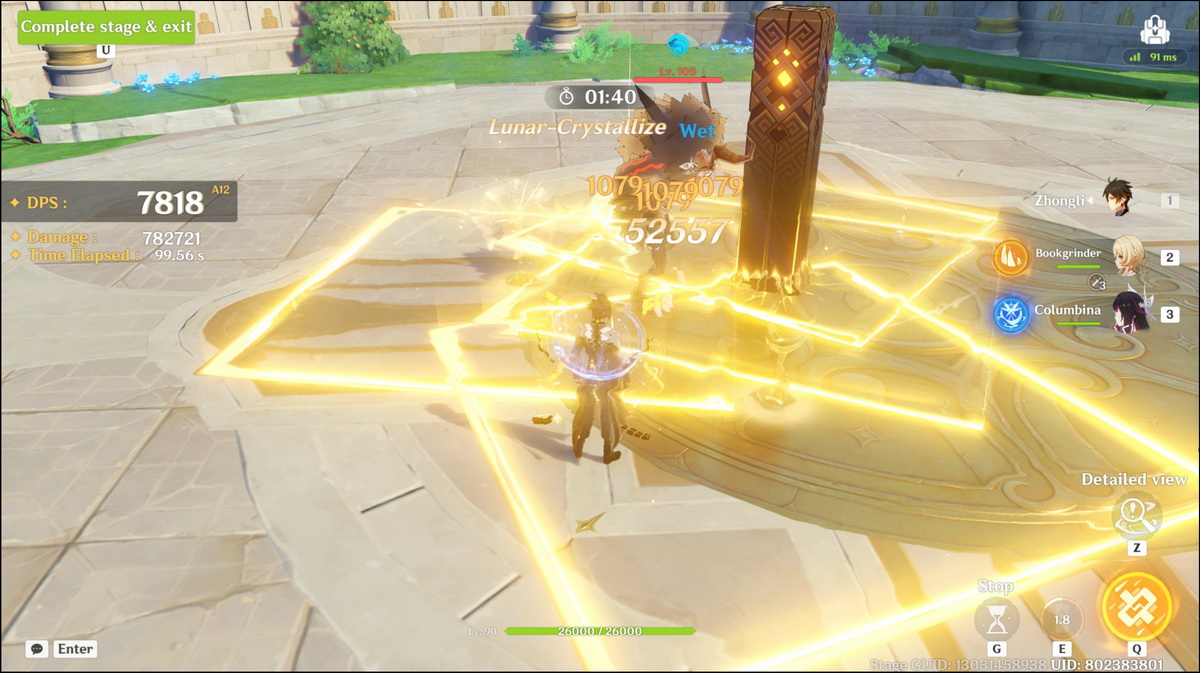The width and height of the screenshot is (1200, 673).
Task: Use the elemental skill on cooldown
Action: (x=1061, y=619)
